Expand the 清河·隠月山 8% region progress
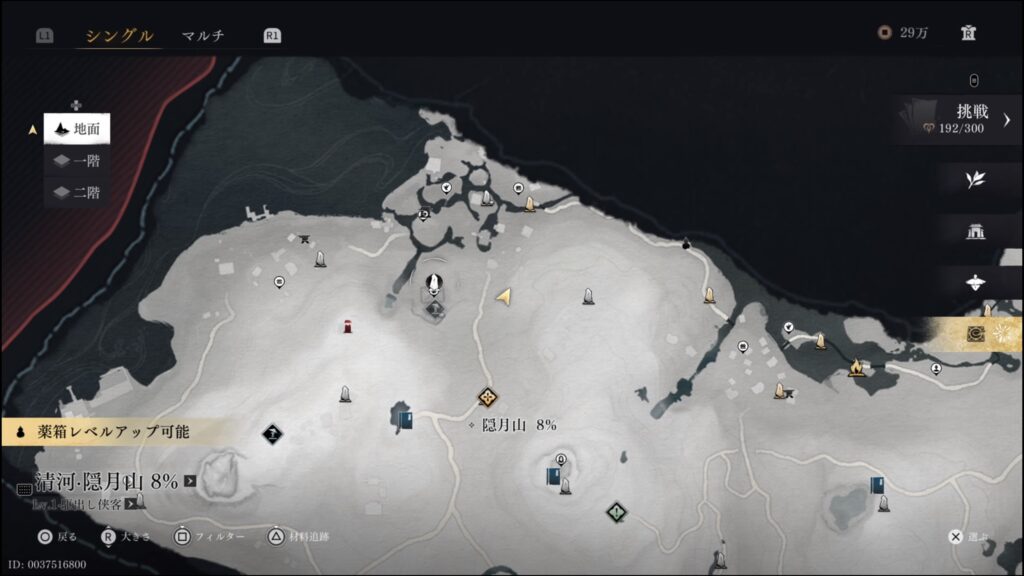This screenshot has width=1024, height=576. click(190, 482)
